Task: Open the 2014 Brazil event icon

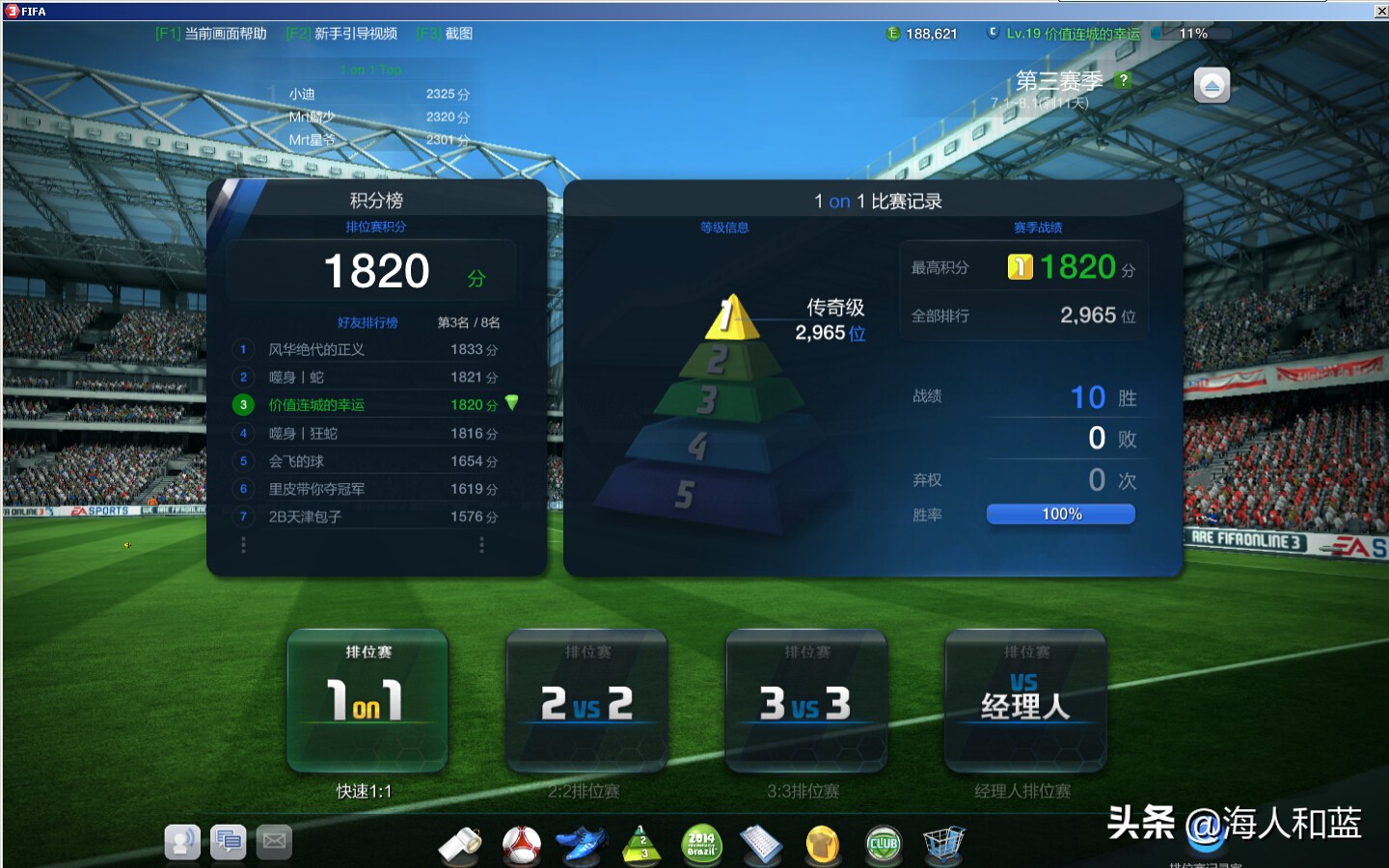Action: click(x=701, y=844)
